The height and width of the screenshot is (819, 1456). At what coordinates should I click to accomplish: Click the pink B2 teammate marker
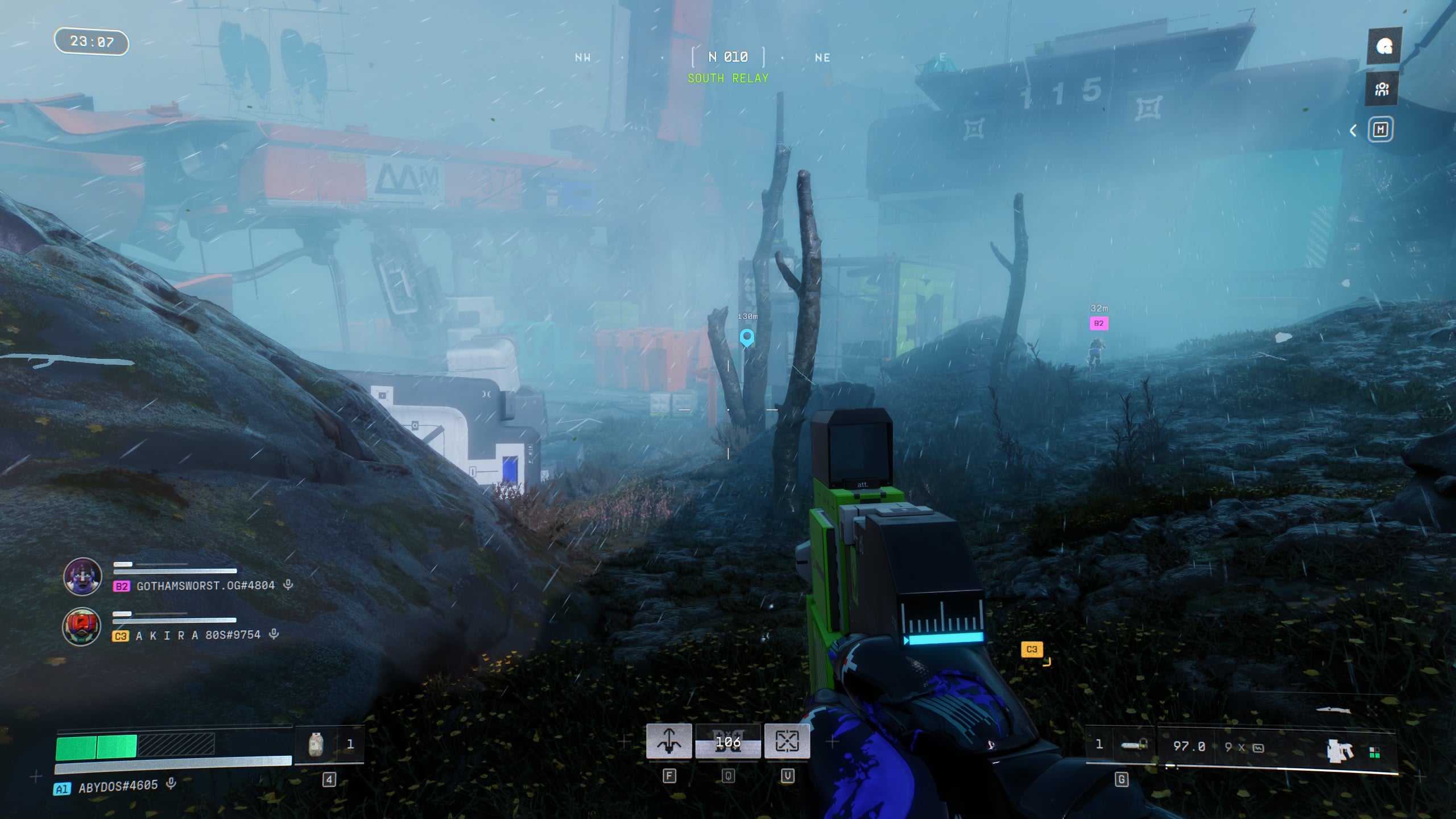[1099, 324]
